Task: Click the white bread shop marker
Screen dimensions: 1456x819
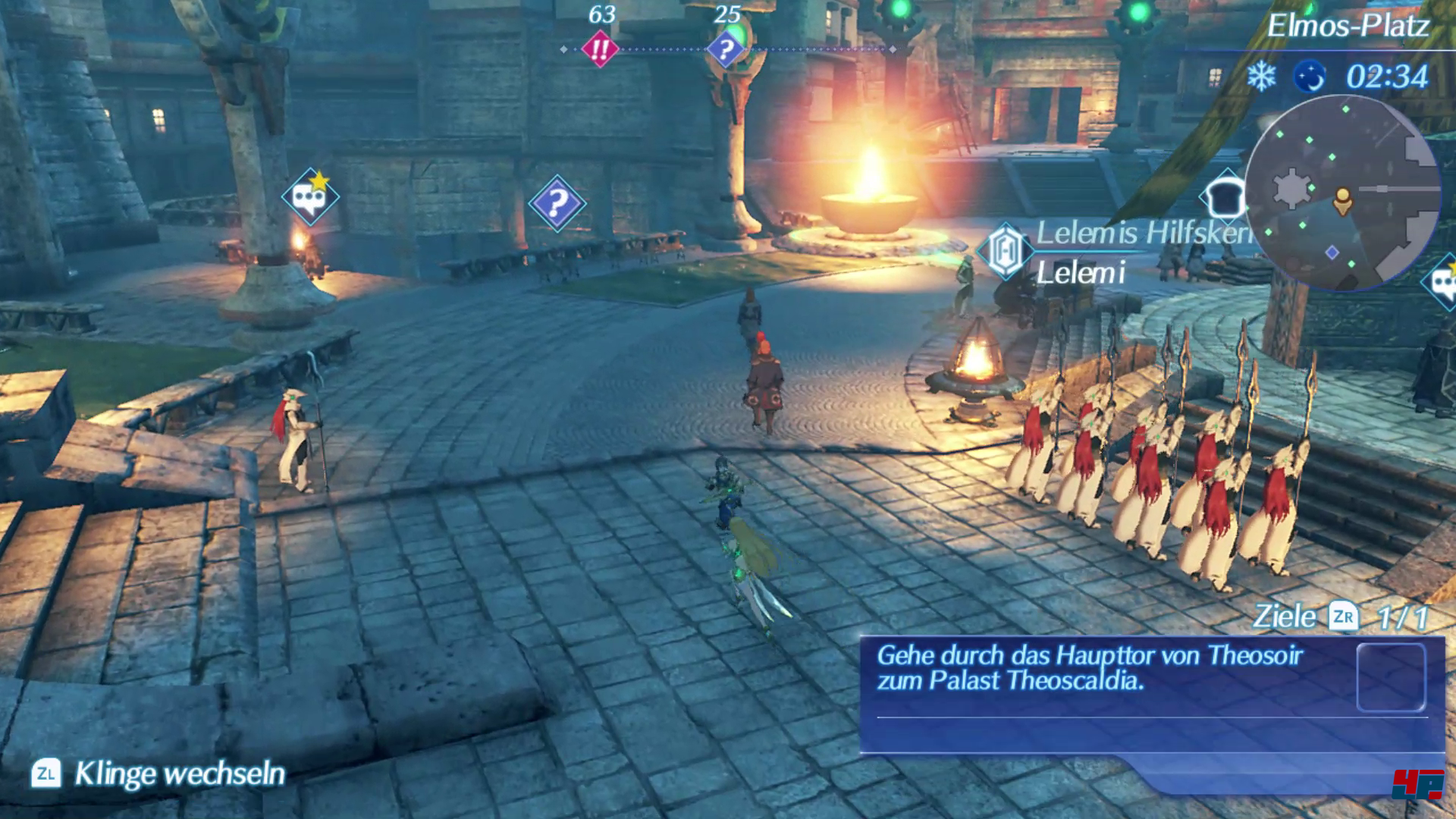Action: (x=1222, y=196)
